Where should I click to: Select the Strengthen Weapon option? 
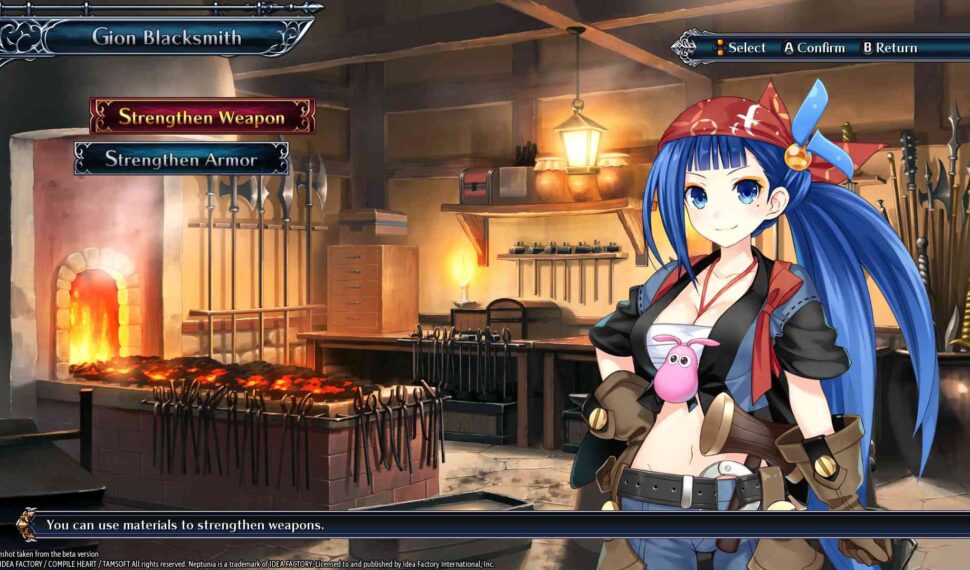coord(202,116)
